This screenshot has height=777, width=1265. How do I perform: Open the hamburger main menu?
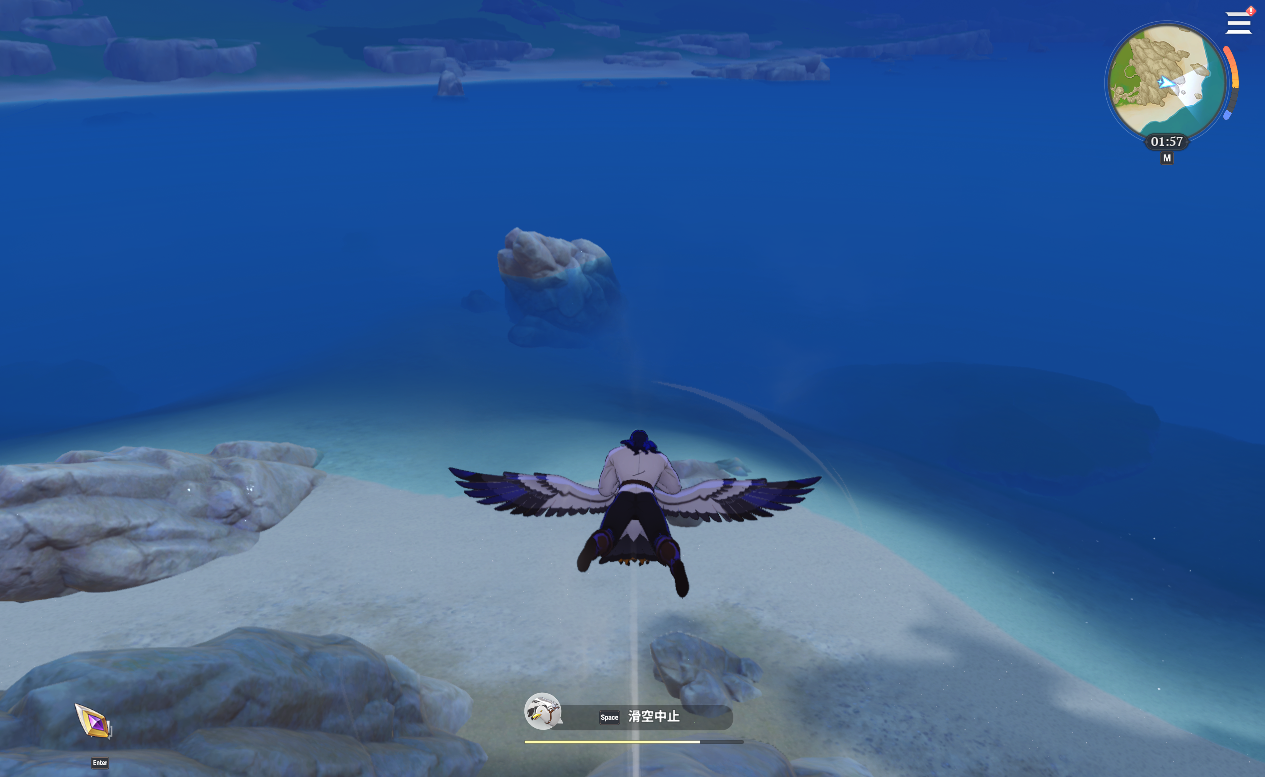click(x=1238, y=23)
